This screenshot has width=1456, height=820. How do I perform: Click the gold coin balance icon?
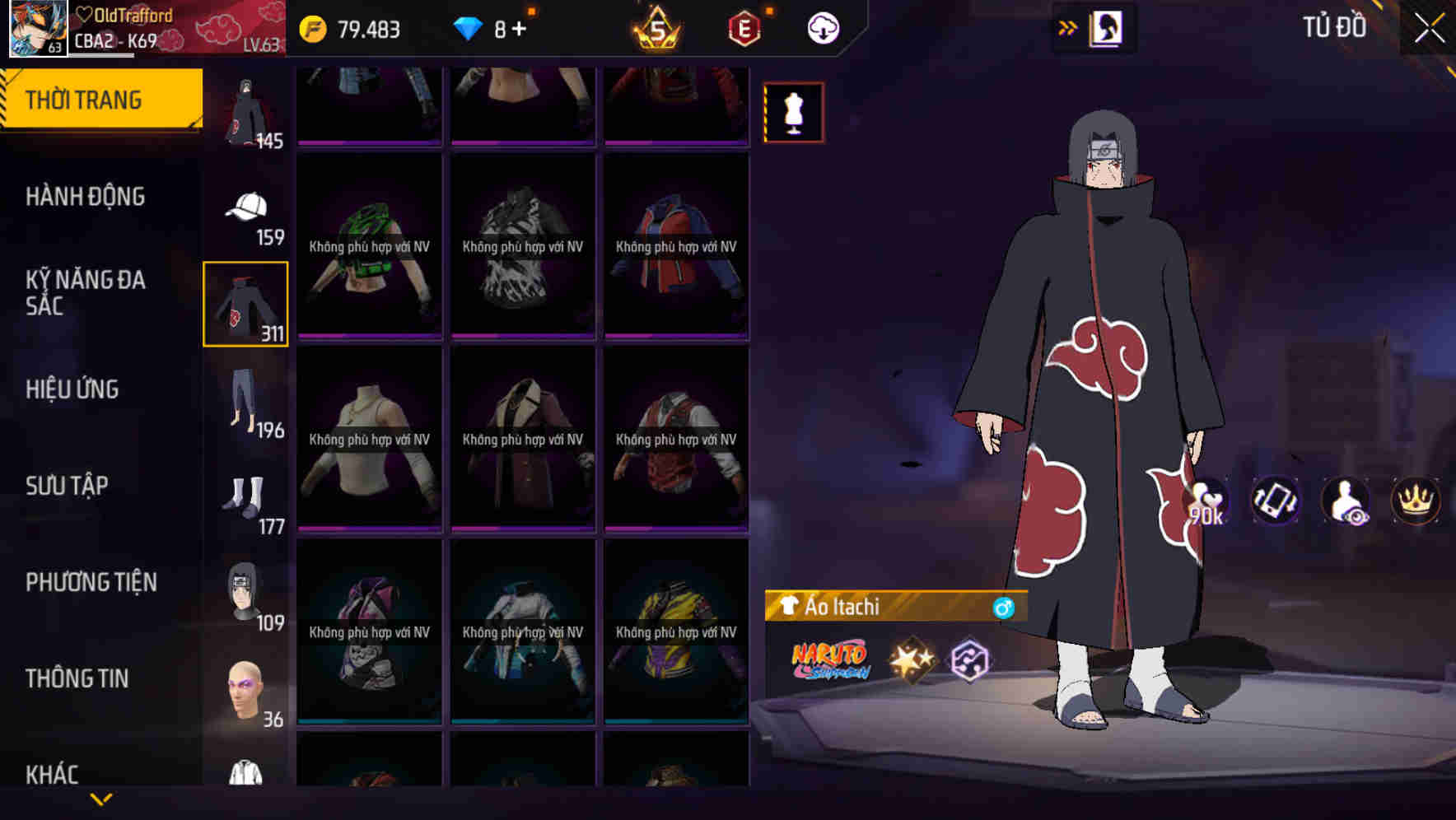pyautogui.click(x=314, y=27)
